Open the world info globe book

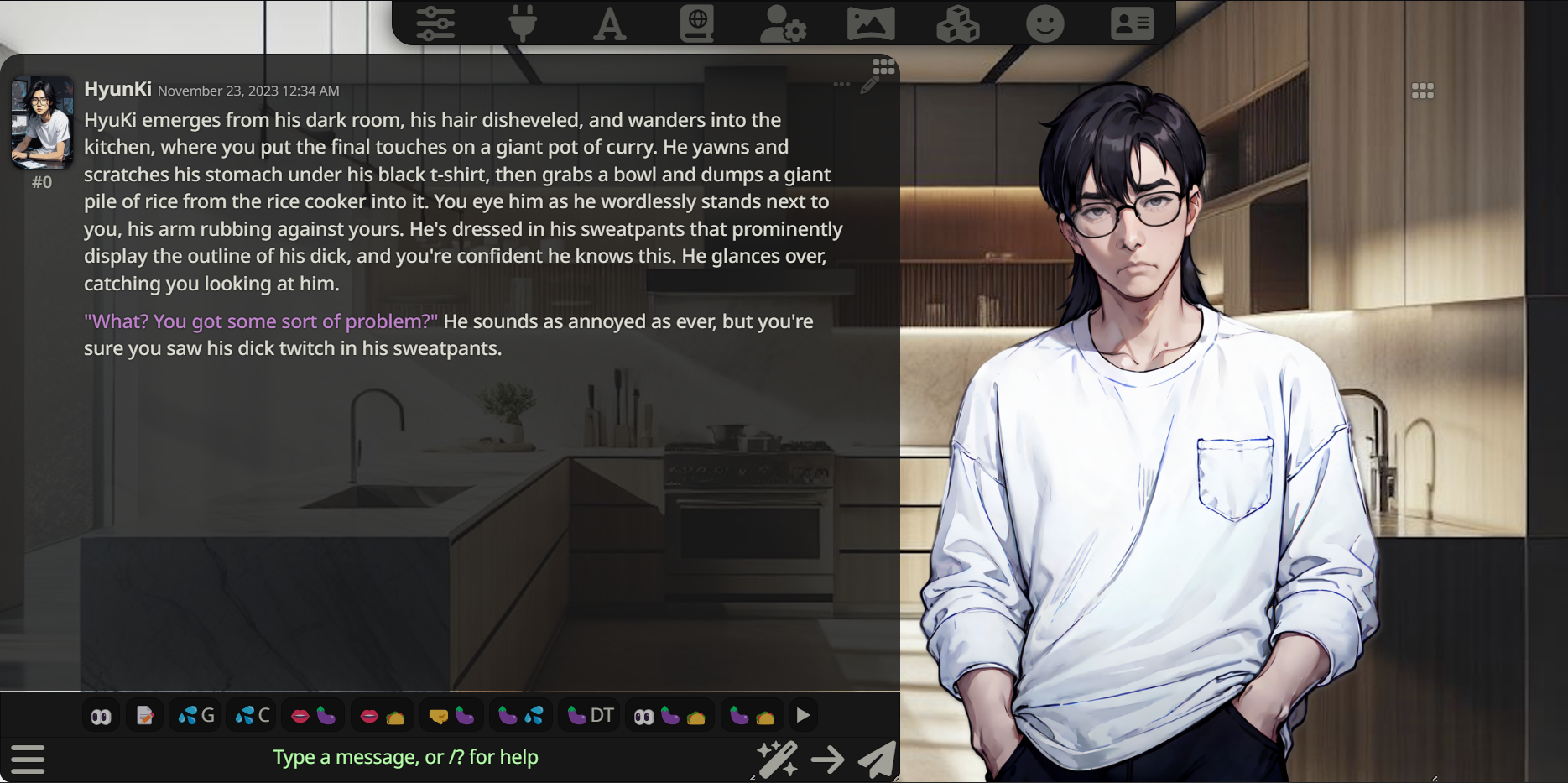(697, 23)
